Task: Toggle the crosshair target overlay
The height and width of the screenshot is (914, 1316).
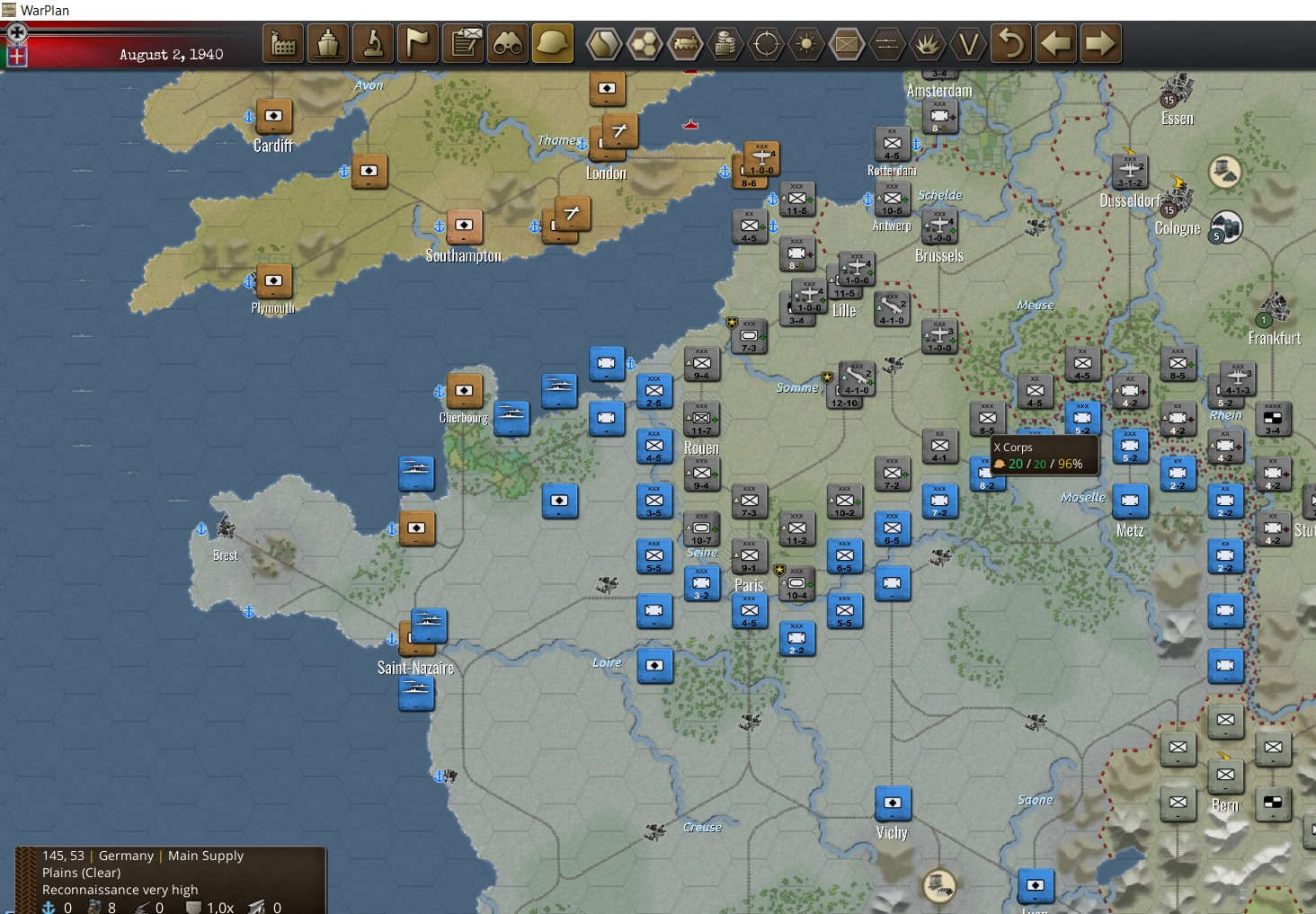Action: [x=766, y=43]
